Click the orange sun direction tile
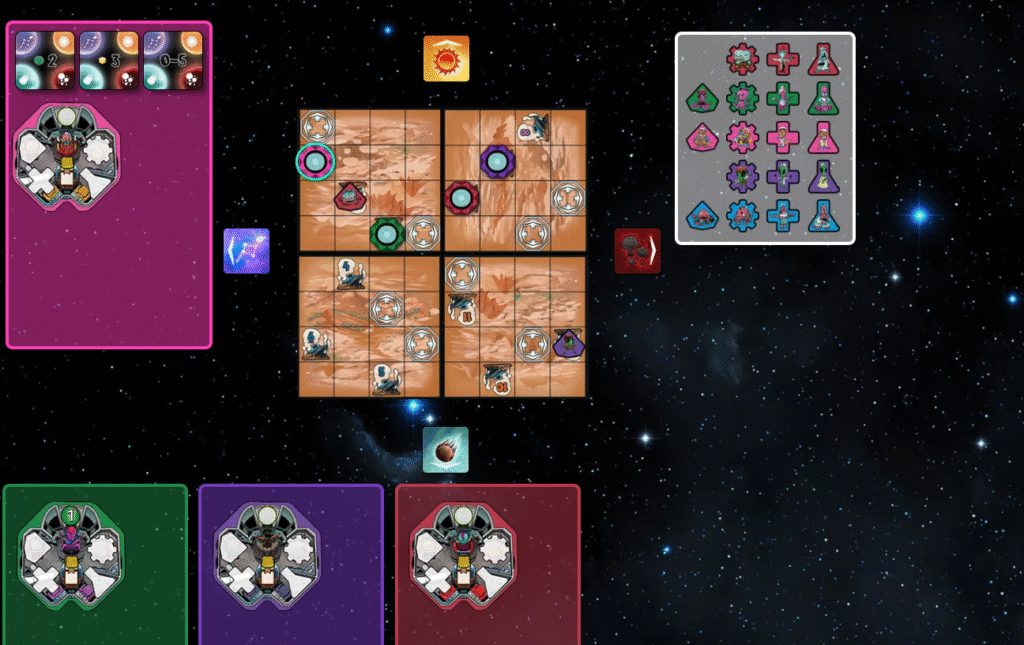The height and width of the screenshot is (645, 1024). pos(446,58)
